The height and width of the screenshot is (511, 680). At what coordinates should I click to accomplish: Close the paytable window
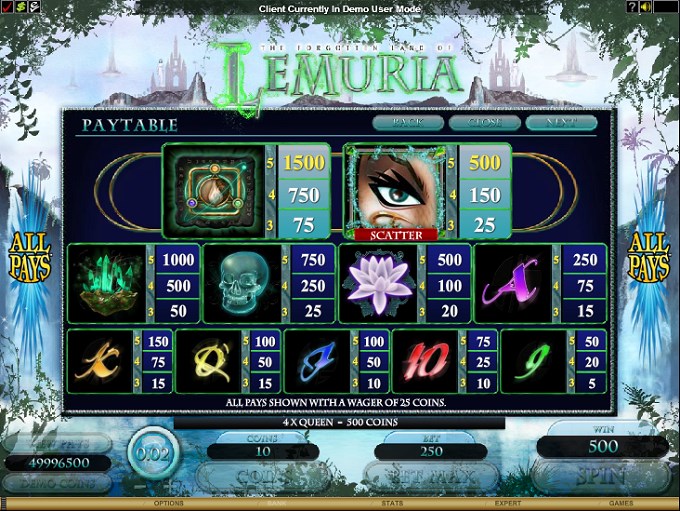[484, 123]
